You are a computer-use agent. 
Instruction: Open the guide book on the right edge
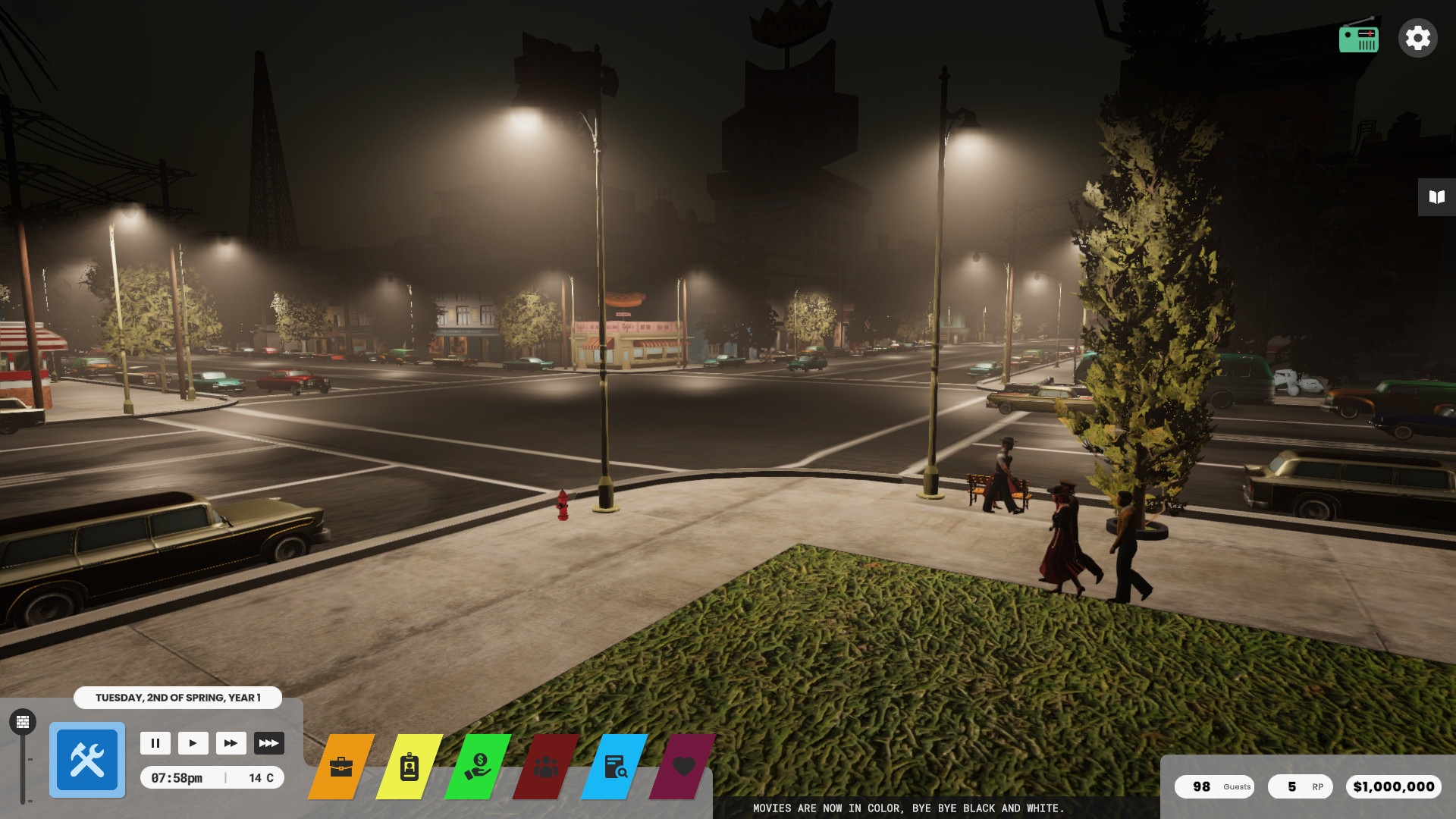[x=1436, y=197]
